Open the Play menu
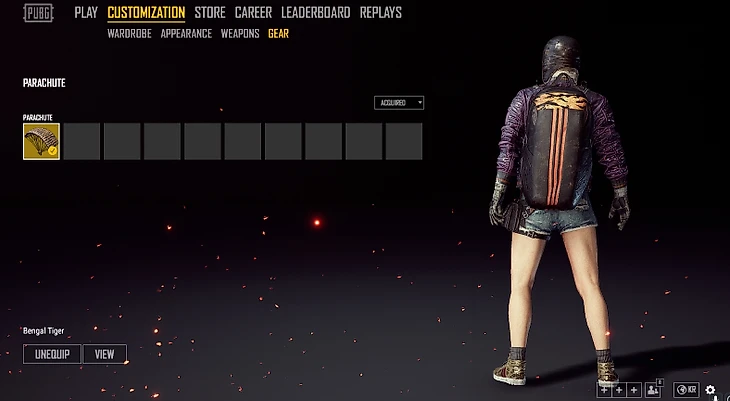 tap(86, 13)
